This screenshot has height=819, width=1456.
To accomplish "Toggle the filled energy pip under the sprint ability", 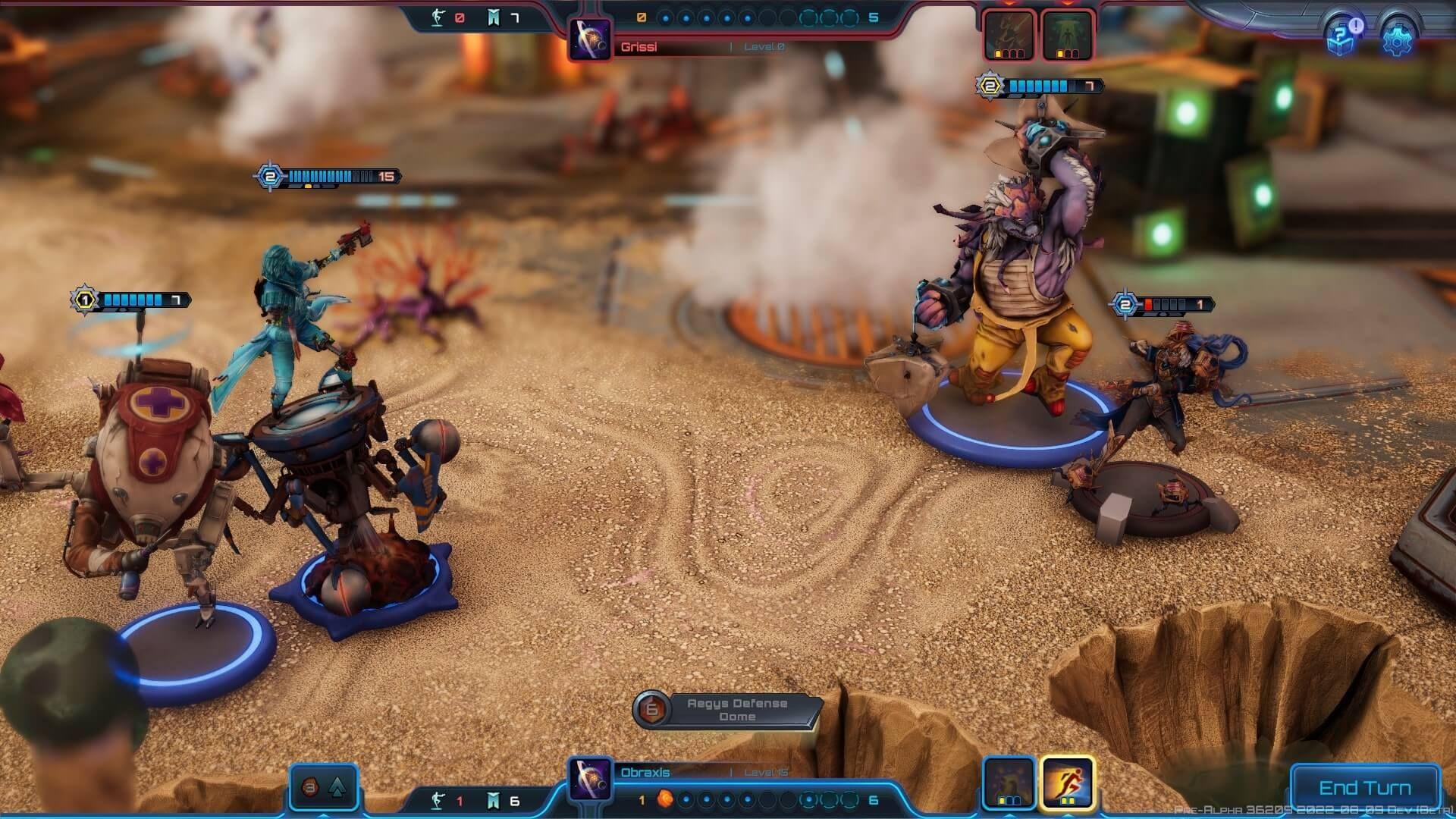I will [x=1064, y=800].
